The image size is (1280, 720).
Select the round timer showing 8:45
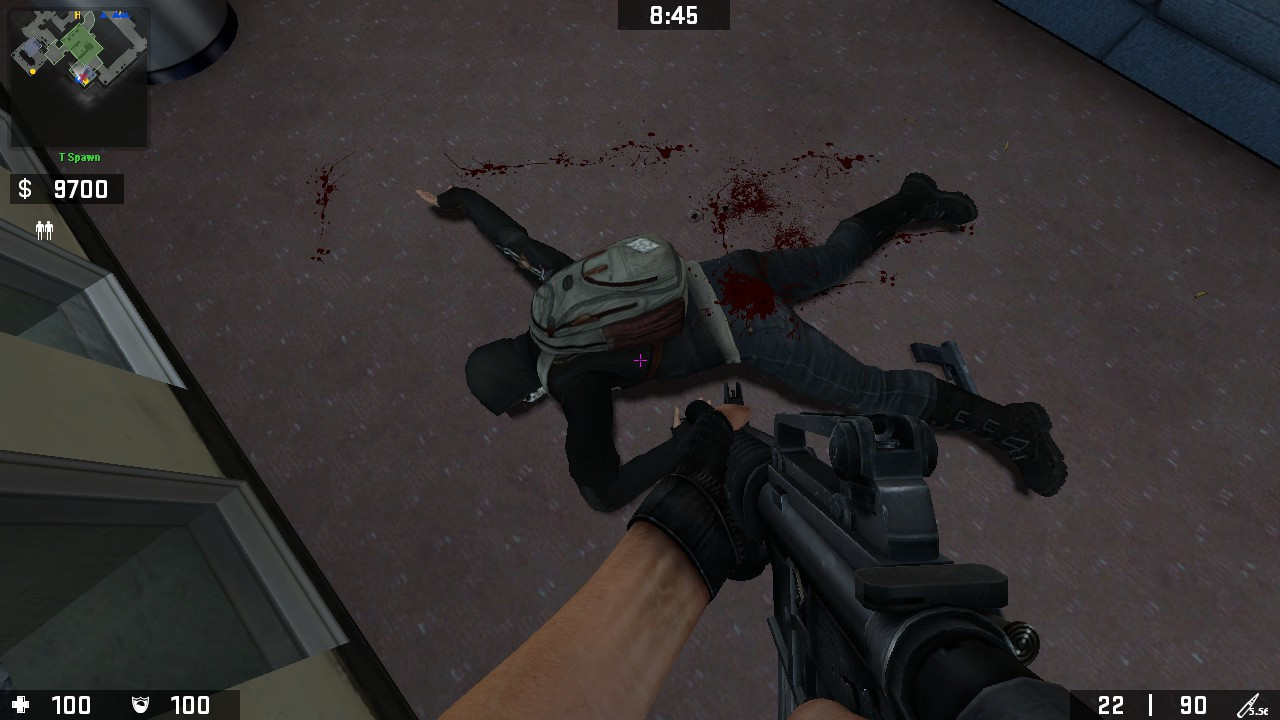[x=673, y=15]
